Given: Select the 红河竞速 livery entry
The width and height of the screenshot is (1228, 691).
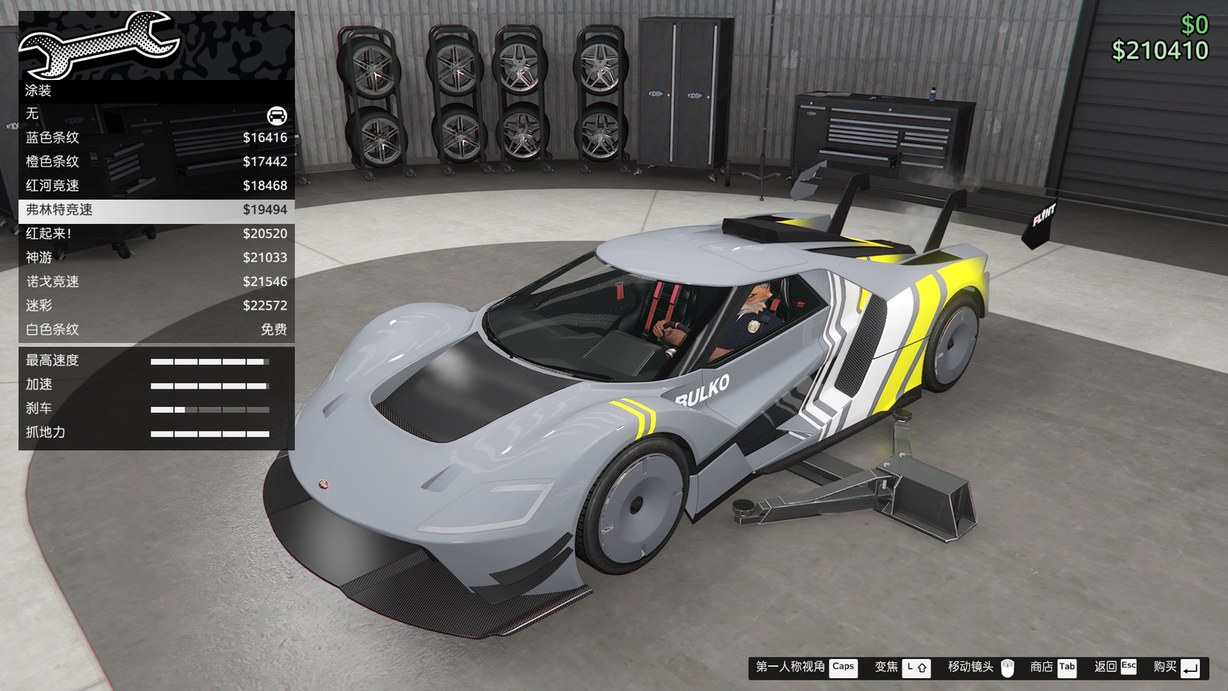Looking at the screenshot, I should pyautogui.click(x=156, y=186).
